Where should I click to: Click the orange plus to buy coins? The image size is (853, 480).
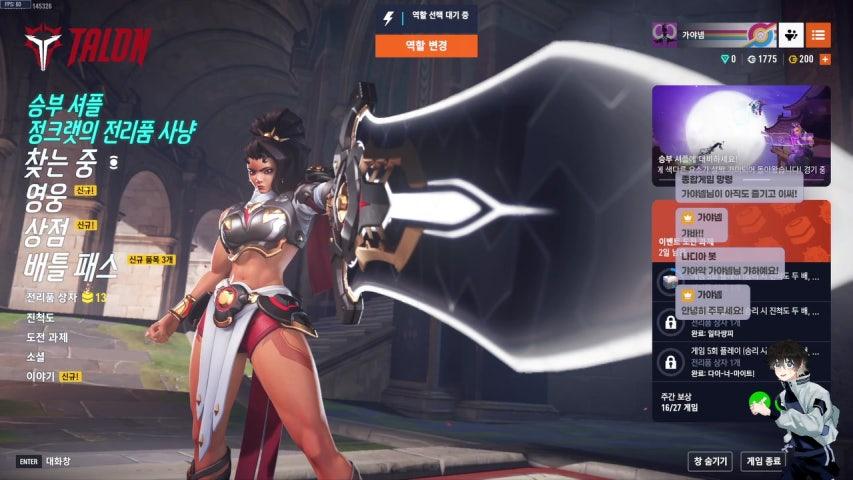(825, 59)
